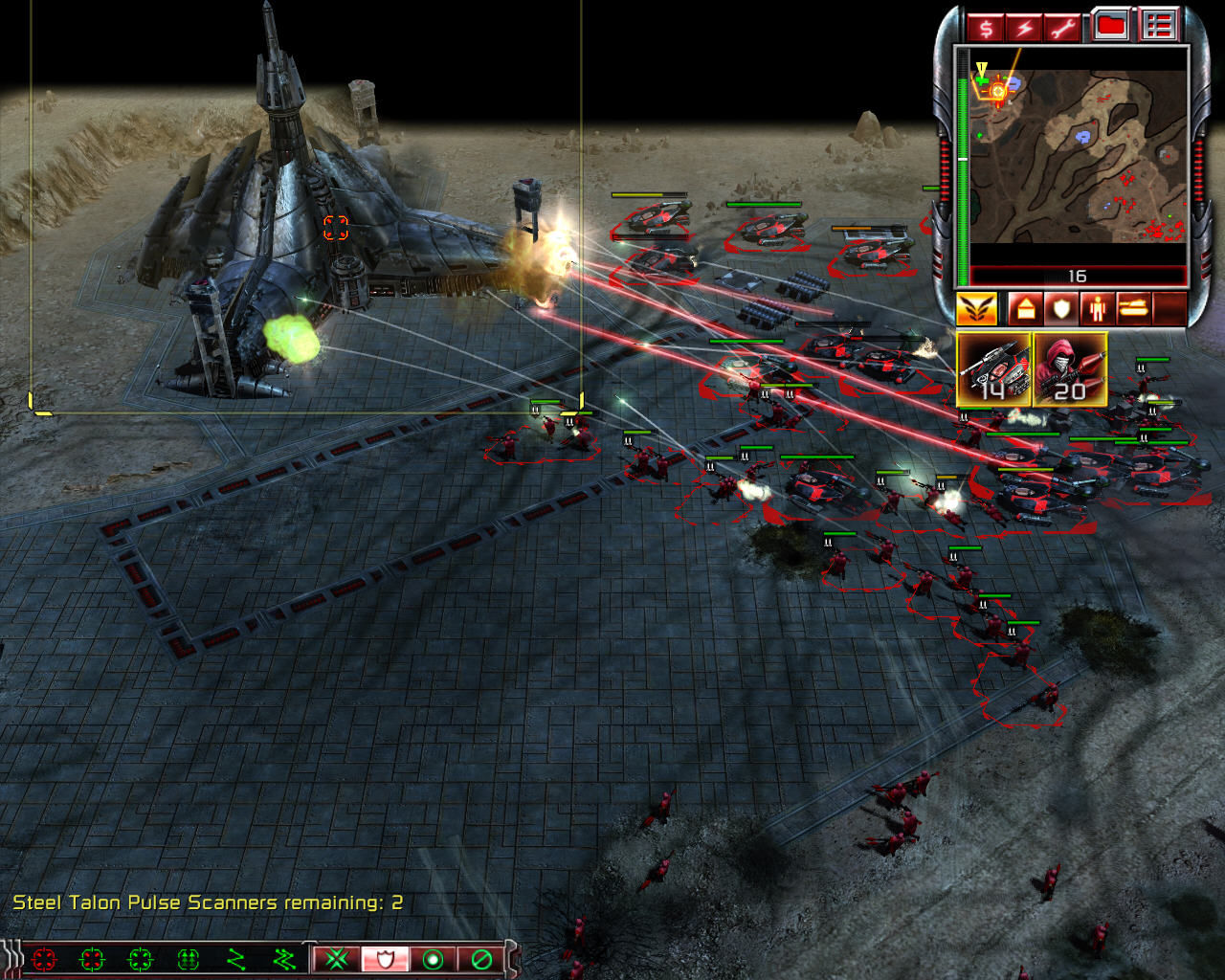This screenshot has height=980, width=1225.
Task: Choose the double zigzag waypoint command
Action: [x=284, y=958]
